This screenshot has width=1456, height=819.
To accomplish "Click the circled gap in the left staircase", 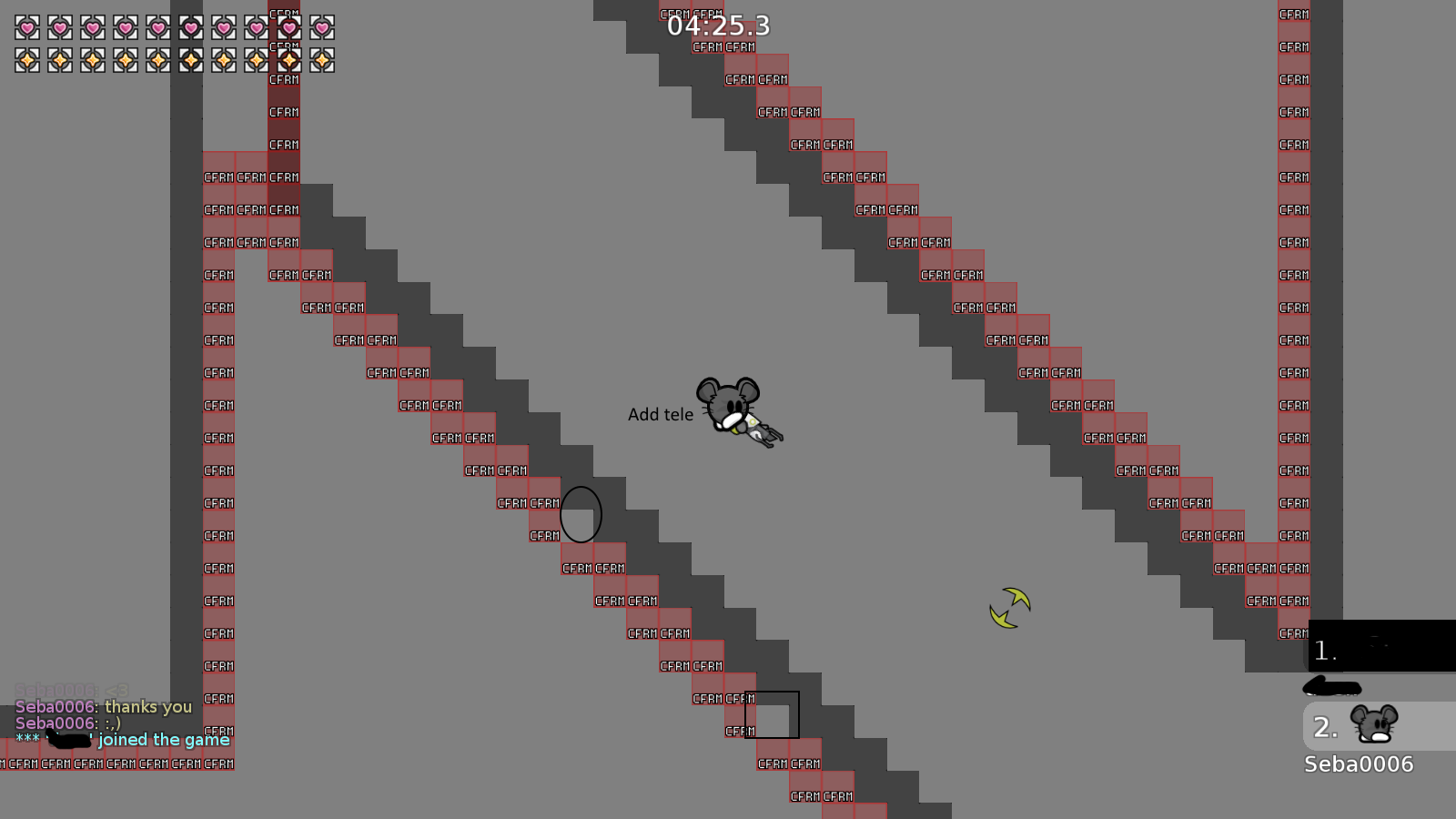I will (582, 514).
